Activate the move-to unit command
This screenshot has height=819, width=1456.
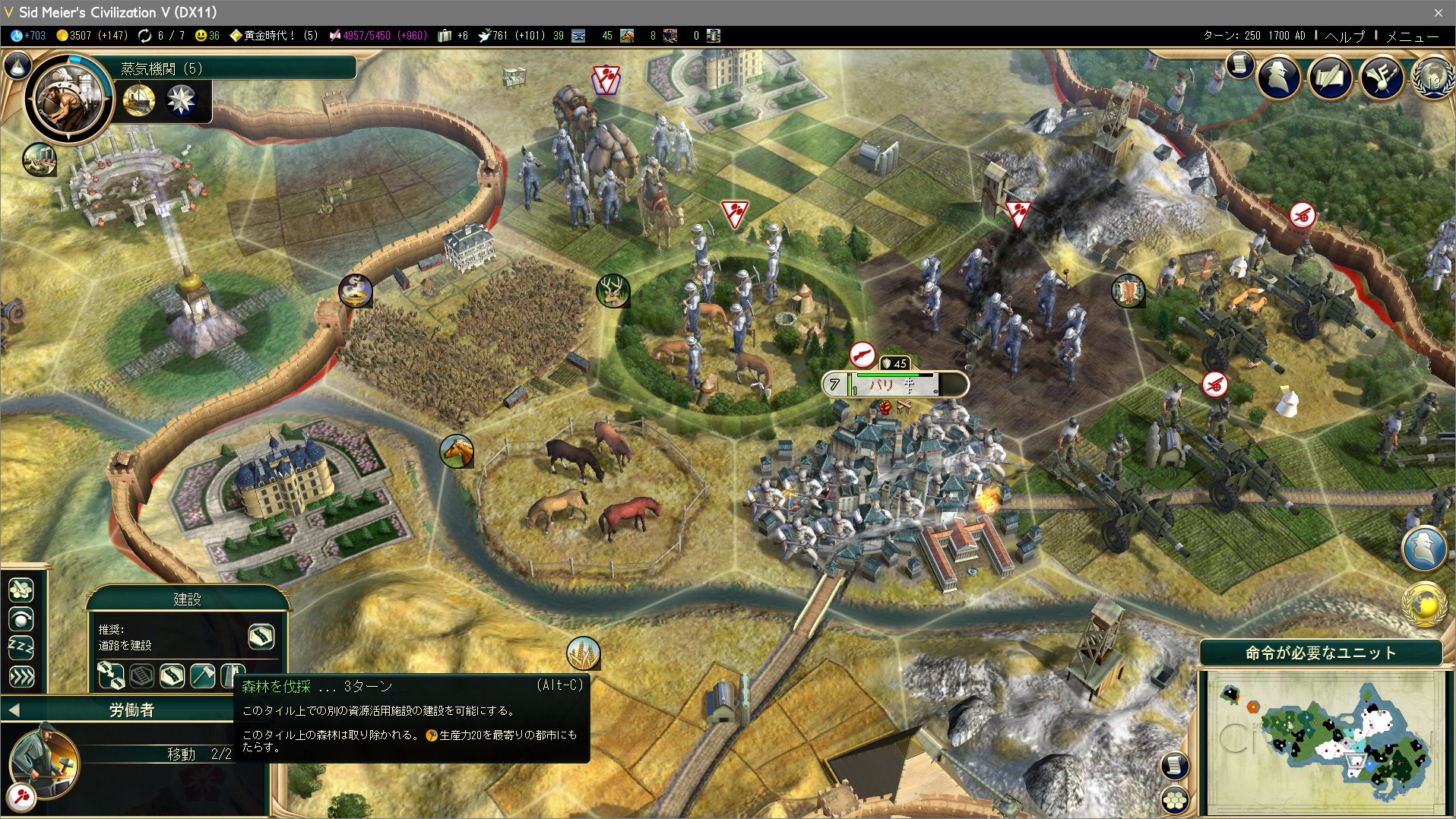[21, 590]
